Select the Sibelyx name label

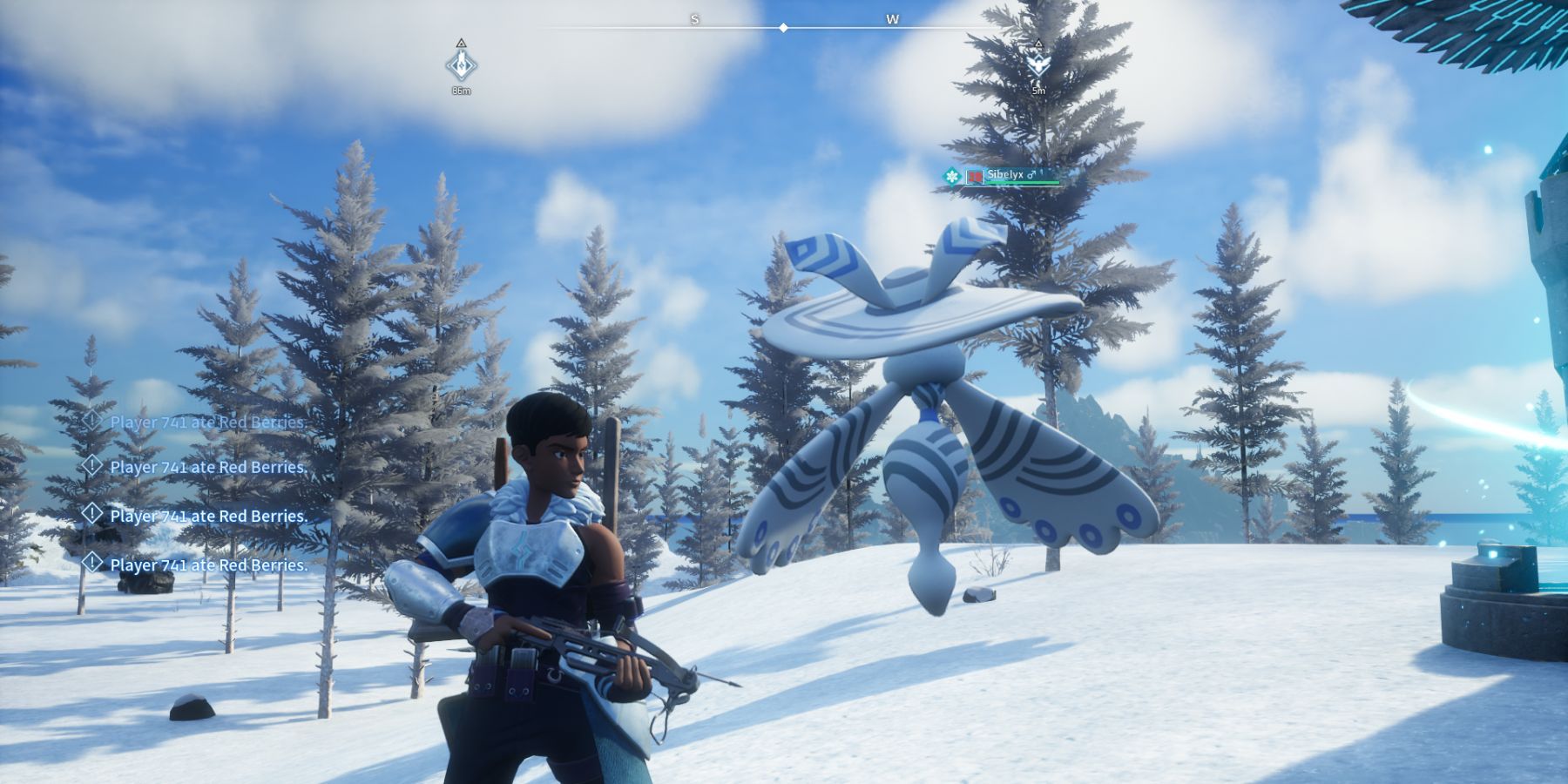(1005, 174)
